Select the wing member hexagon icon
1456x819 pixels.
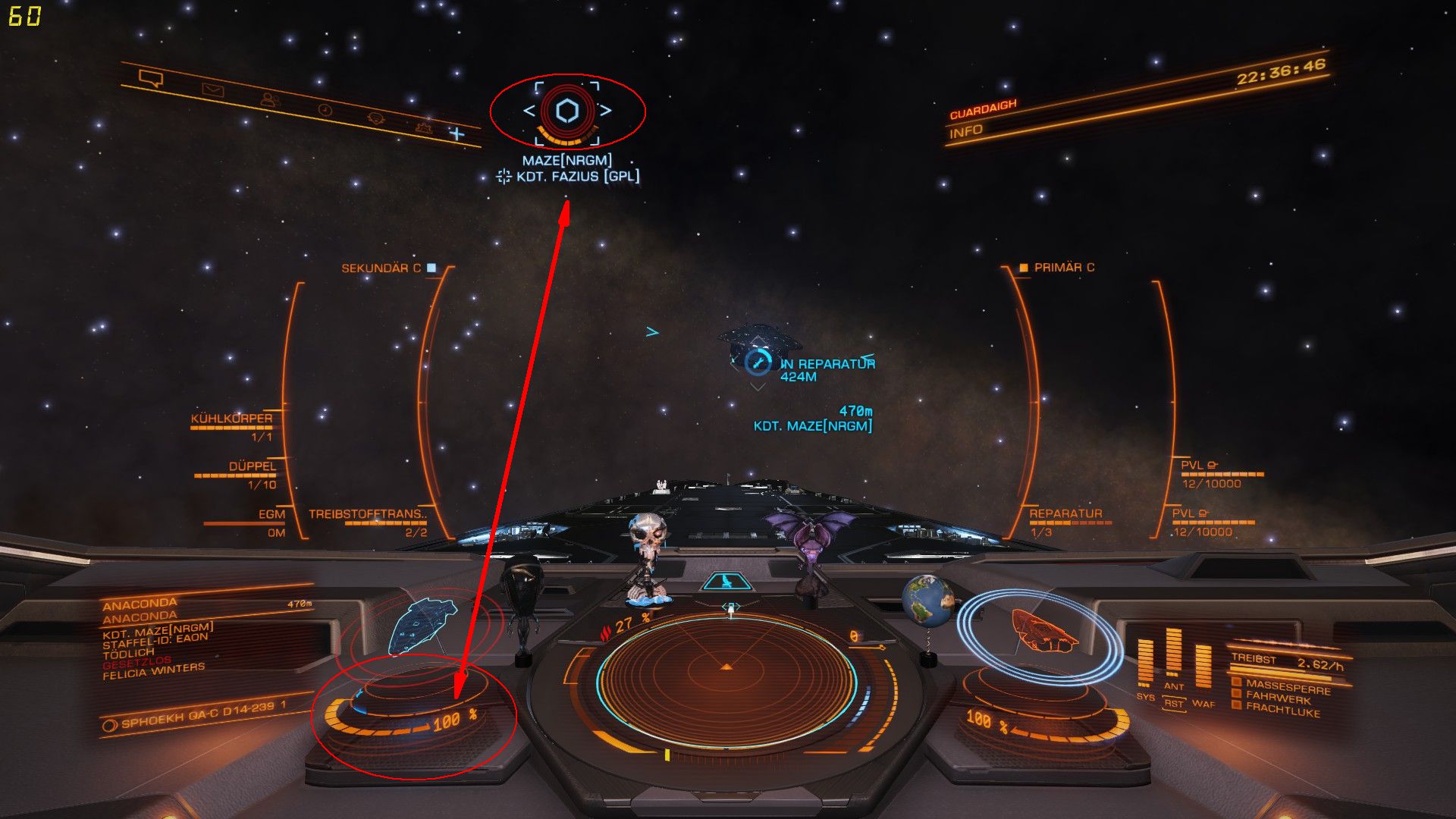pos(567,111)
